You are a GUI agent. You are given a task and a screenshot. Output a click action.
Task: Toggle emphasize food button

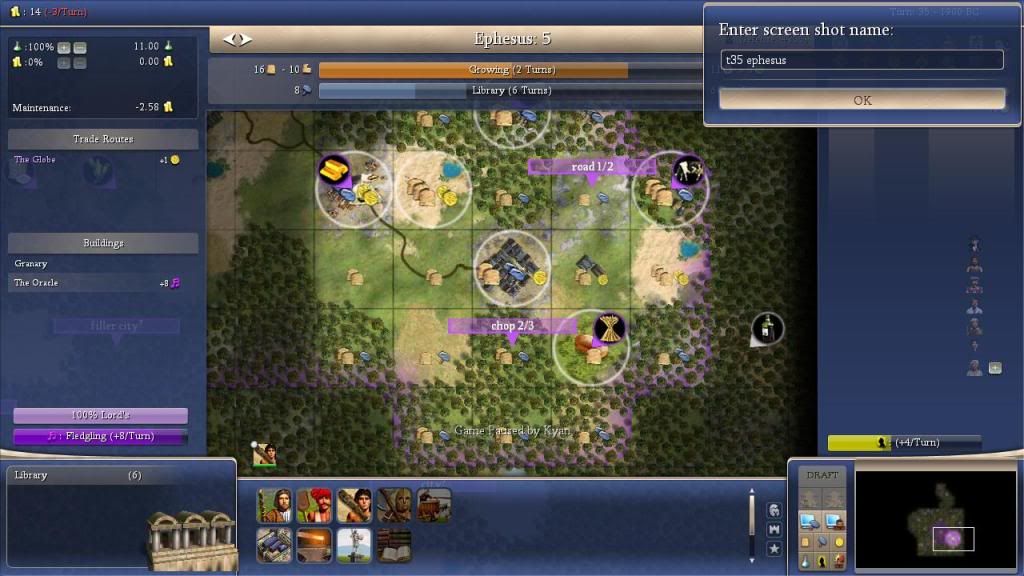click(805, 542)
